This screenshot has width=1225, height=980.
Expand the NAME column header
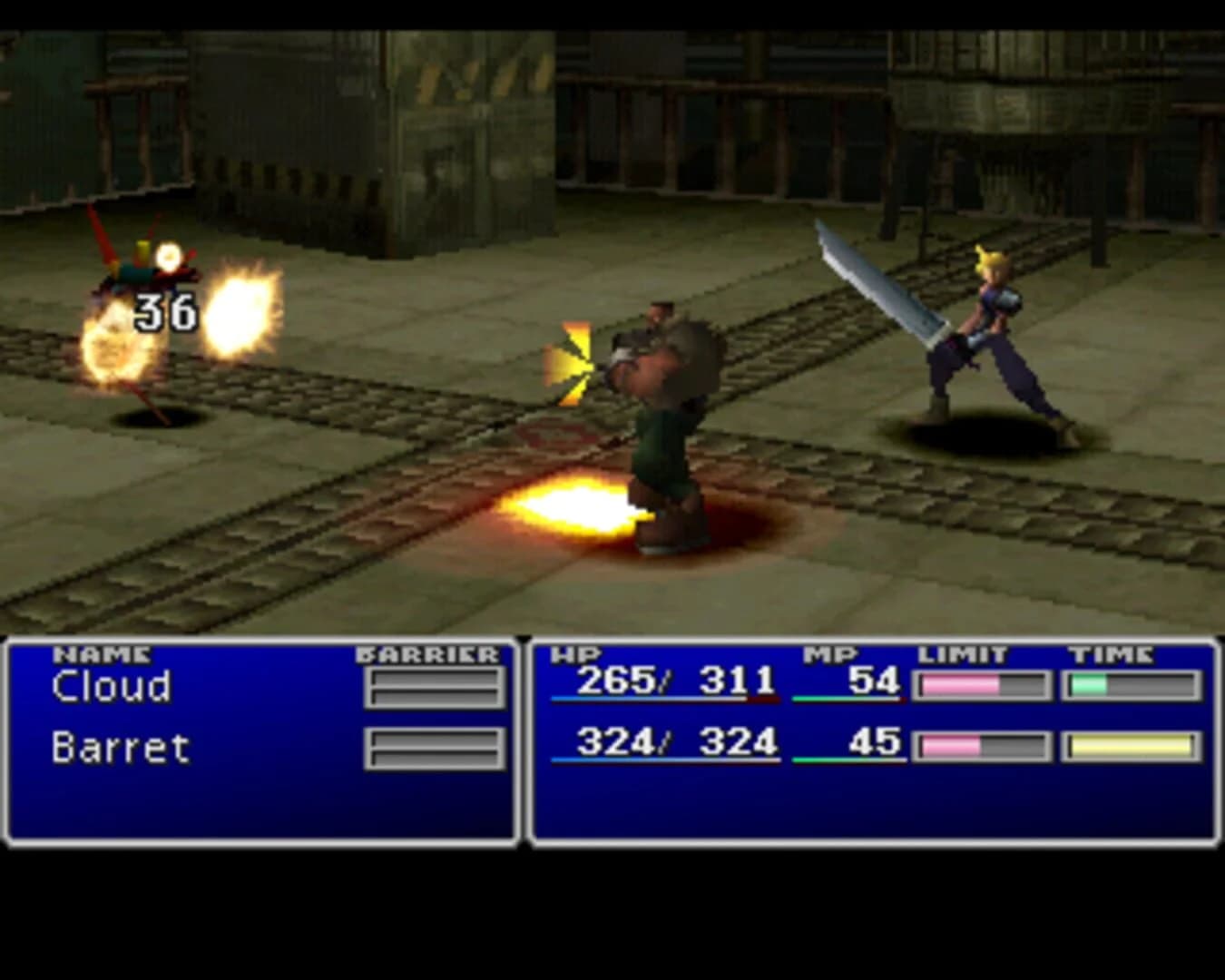point(102,650)
